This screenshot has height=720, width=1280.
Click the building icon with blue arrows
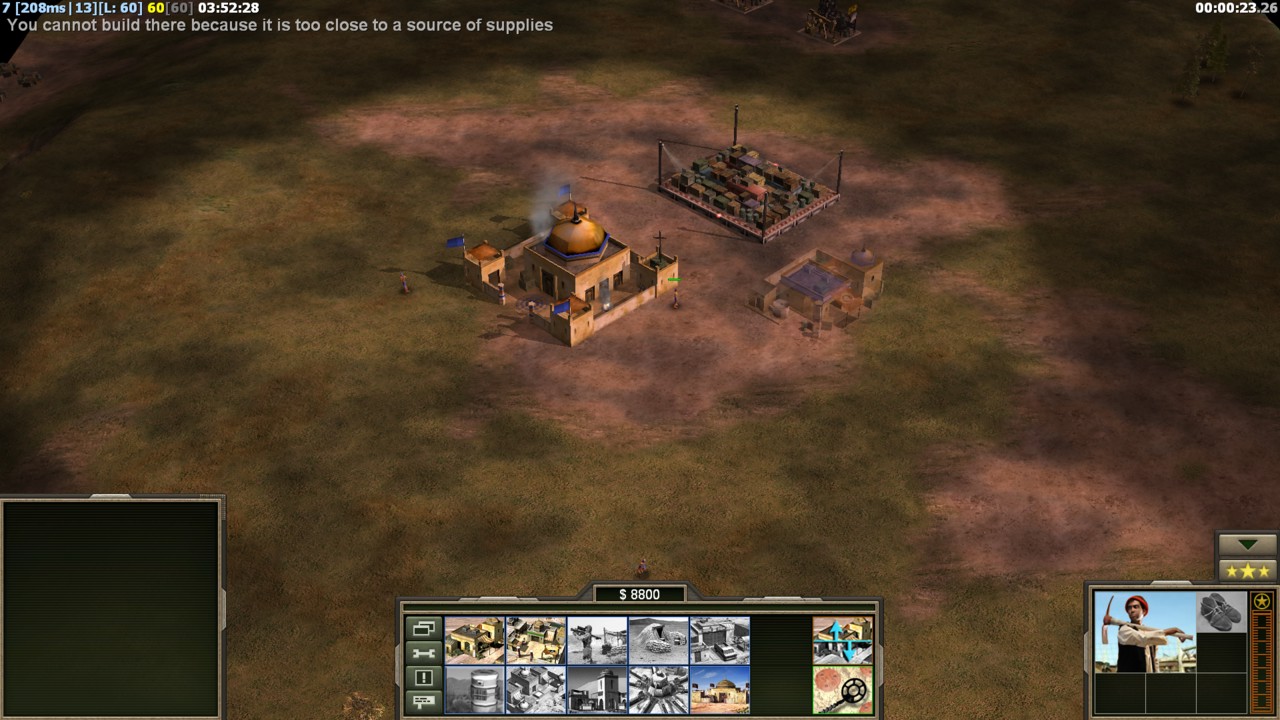(x=842, y=640)
